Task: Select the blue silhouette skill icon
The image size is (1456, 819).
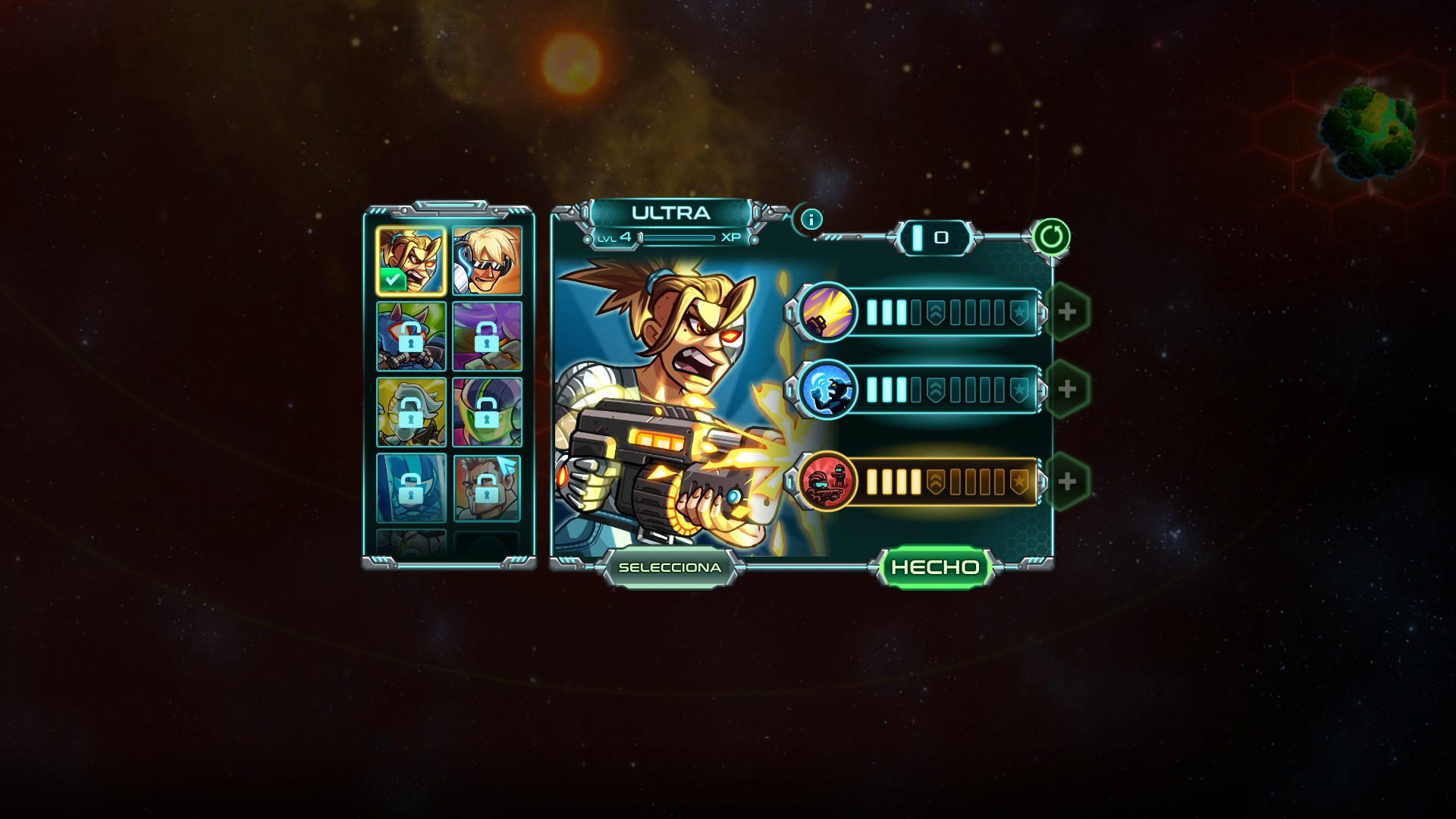Action: [x=827, y=389]
